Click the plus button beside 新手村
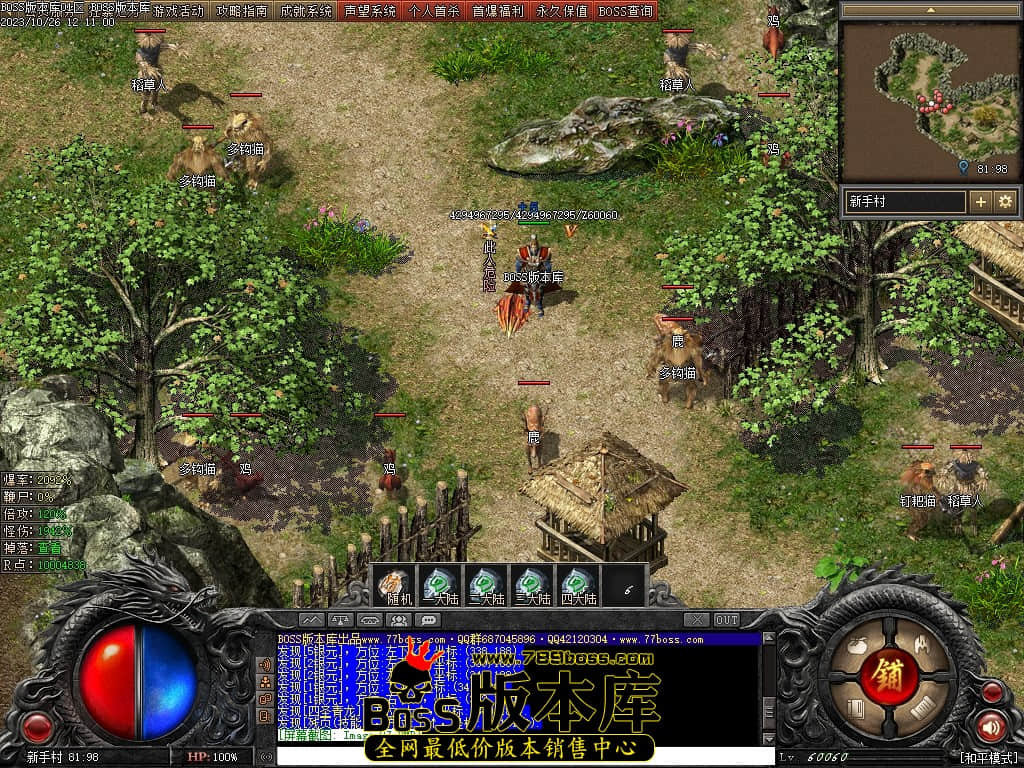 click(981, 201)
